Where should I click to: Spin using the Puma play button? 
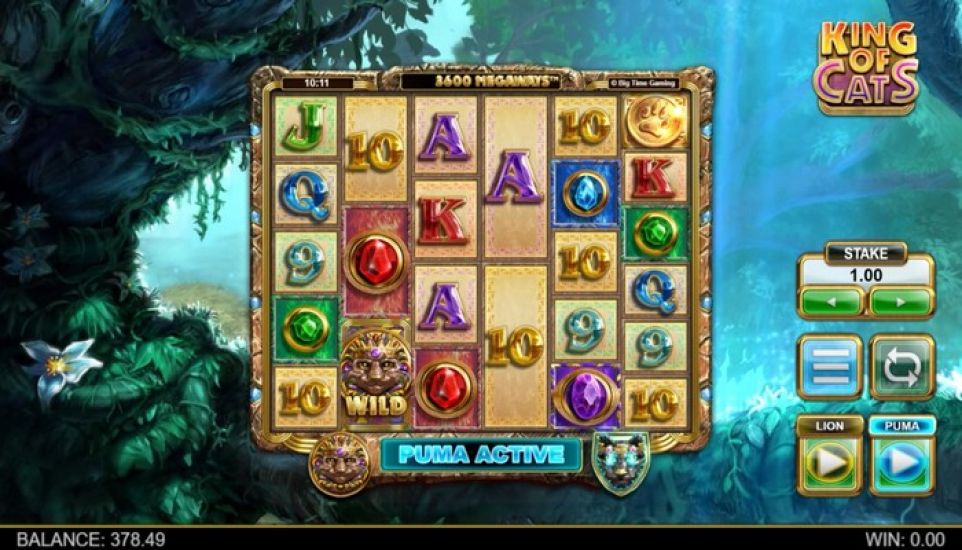[902, 462]
